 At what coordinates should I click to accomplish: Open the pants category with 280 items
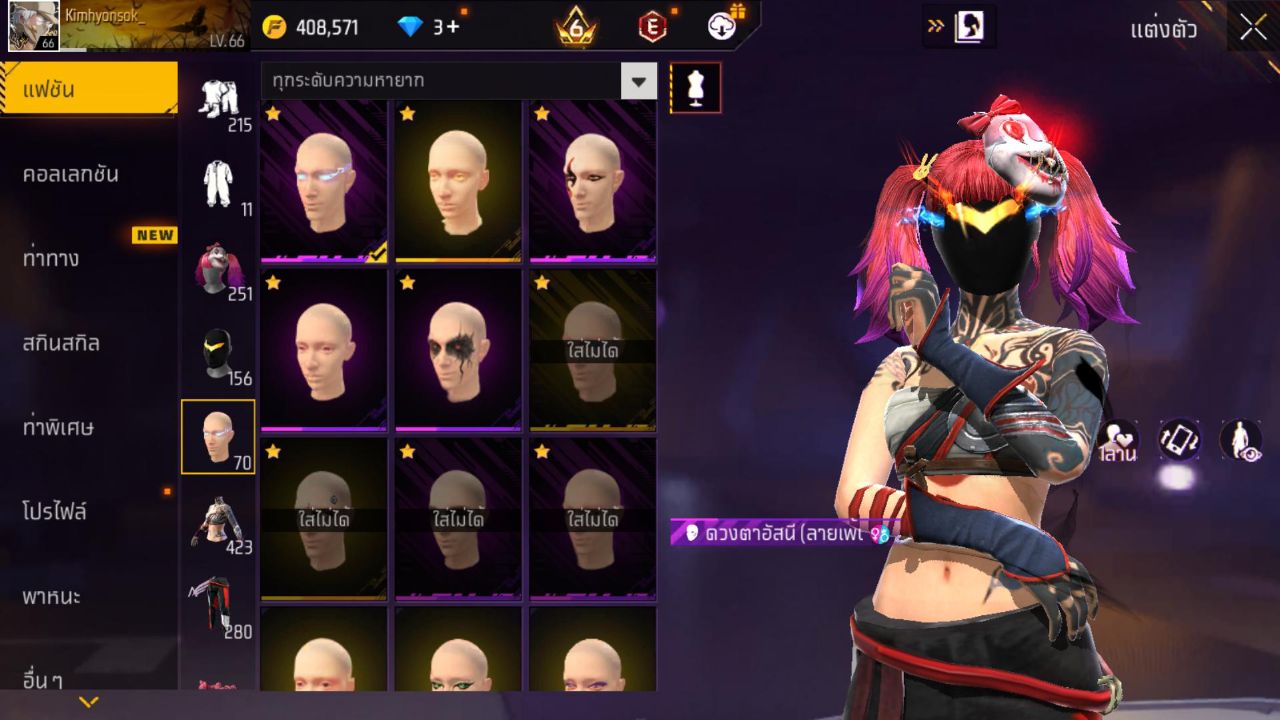pos(218,606)
